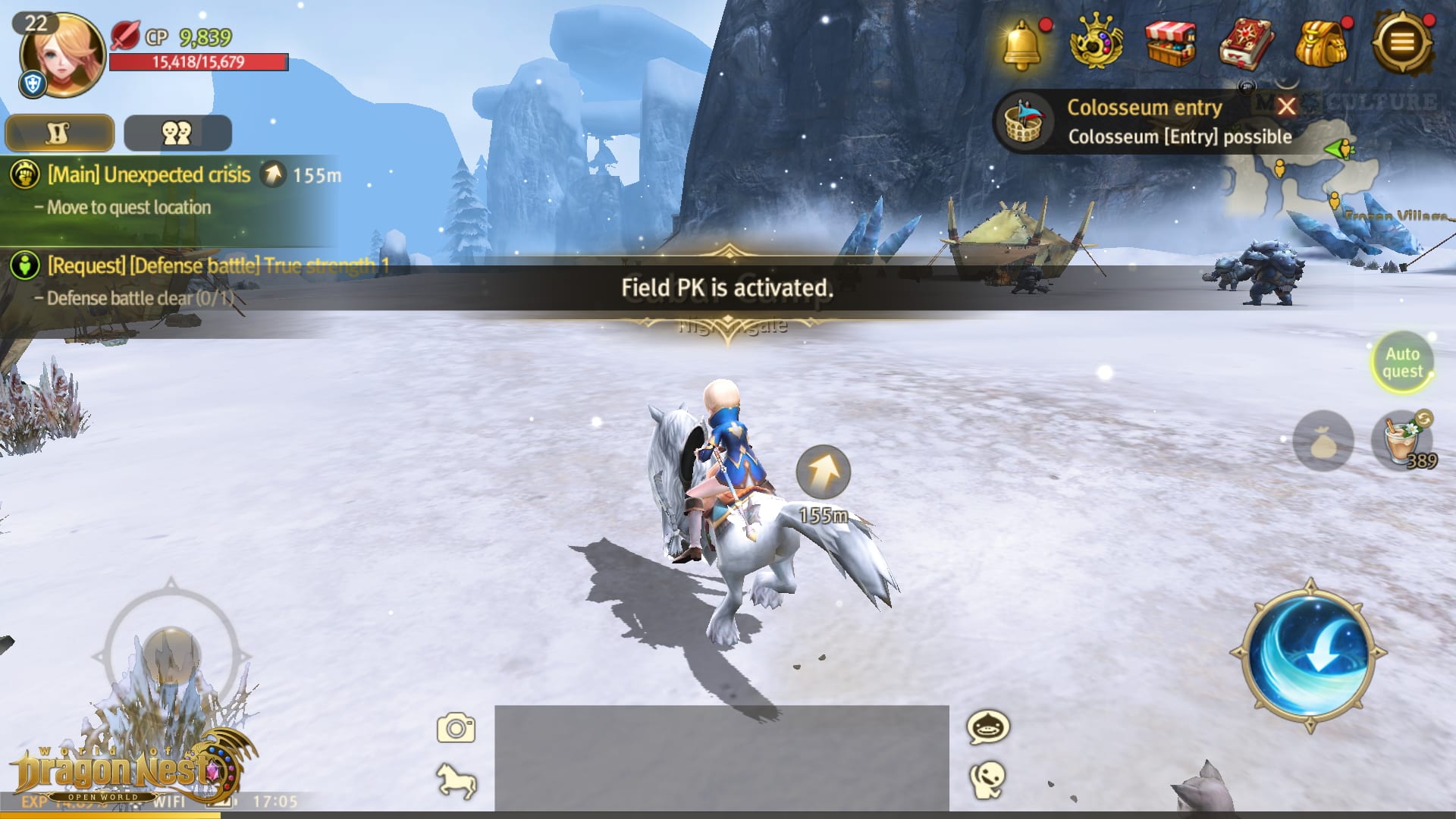This screenshot has height=819, width=1456.
Task: Open the chat speech bubble
Action: [x=987, y=727]
